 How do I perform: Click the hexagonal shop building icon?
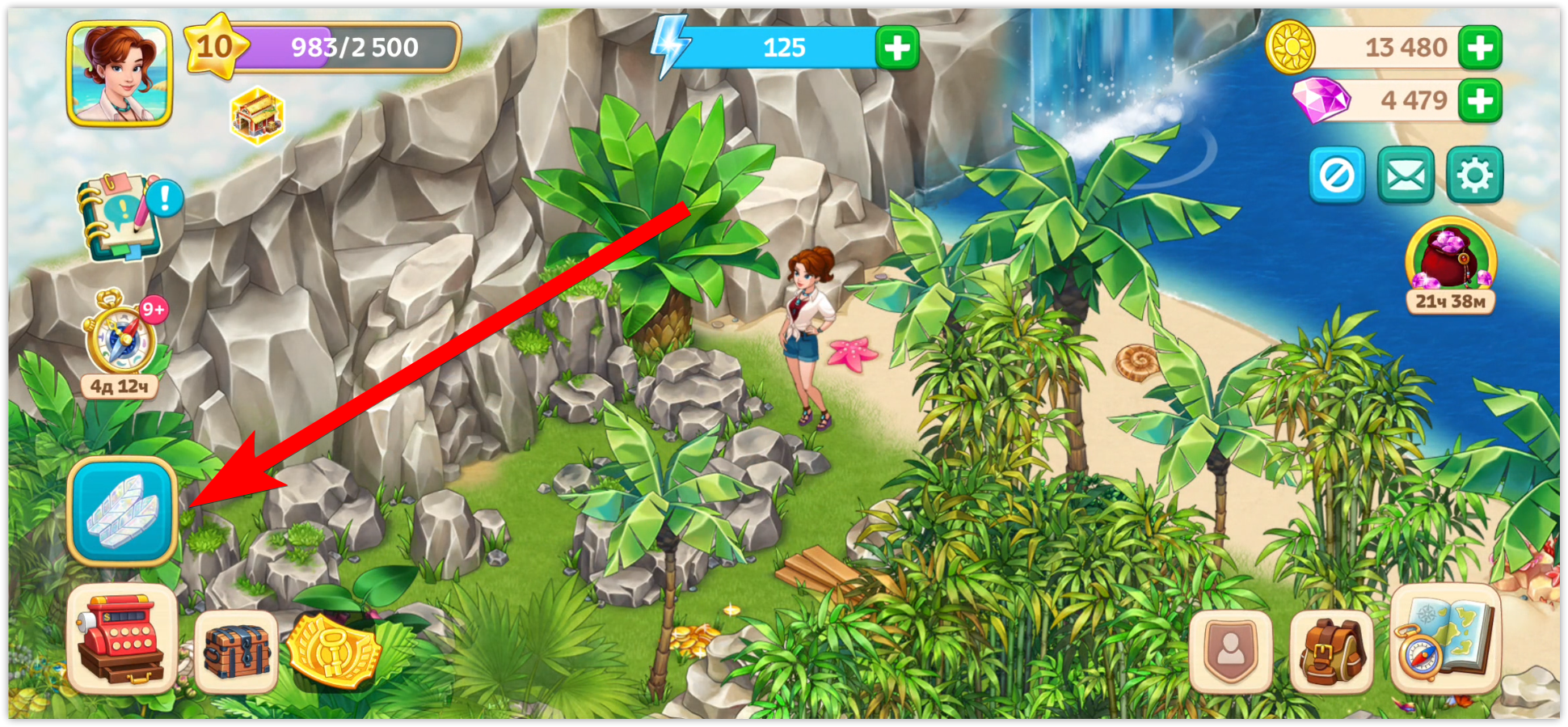coord(257,116)
